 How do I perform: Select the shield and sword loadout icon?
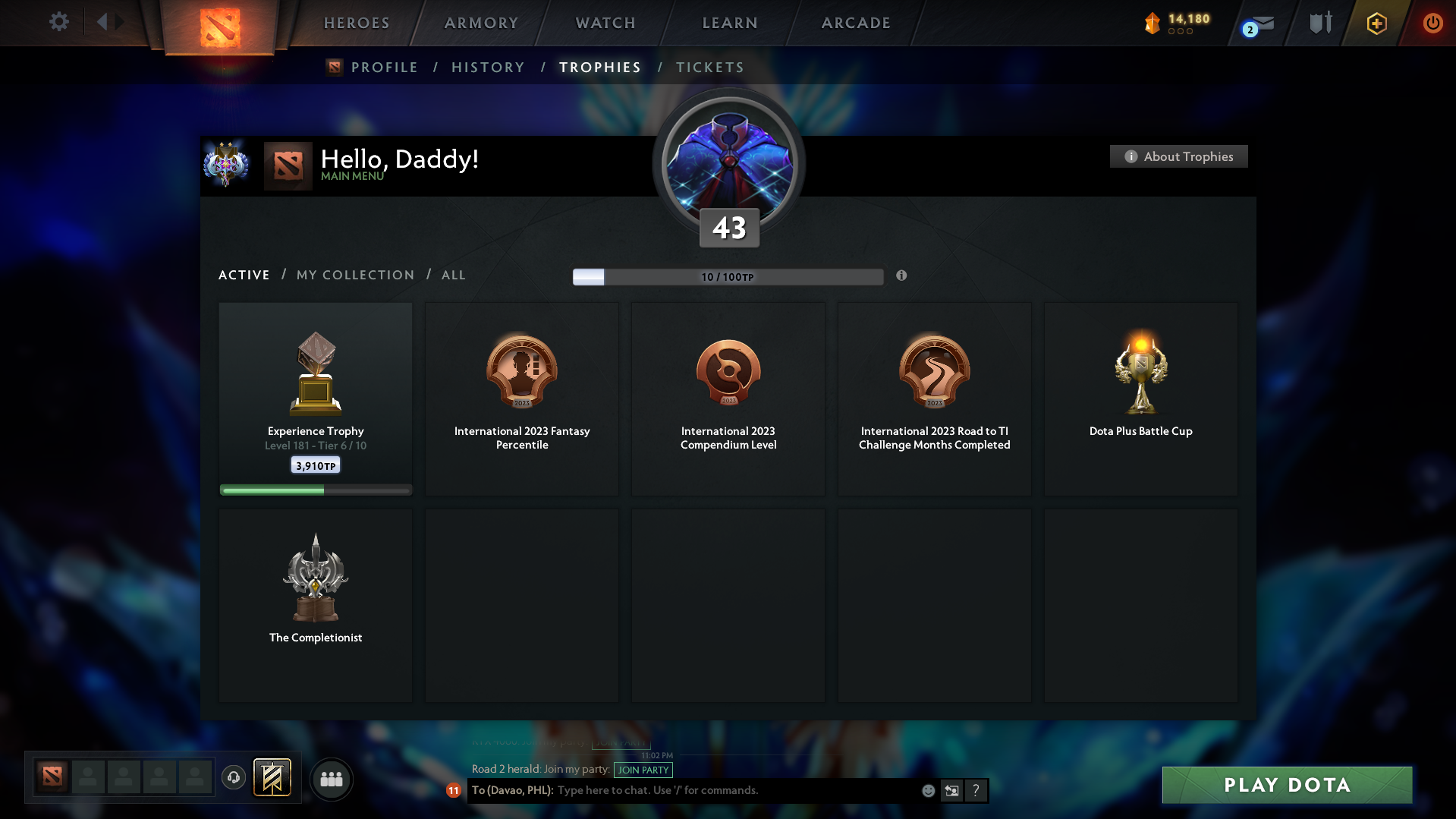pyautogui.click(x=1320, y=23)
